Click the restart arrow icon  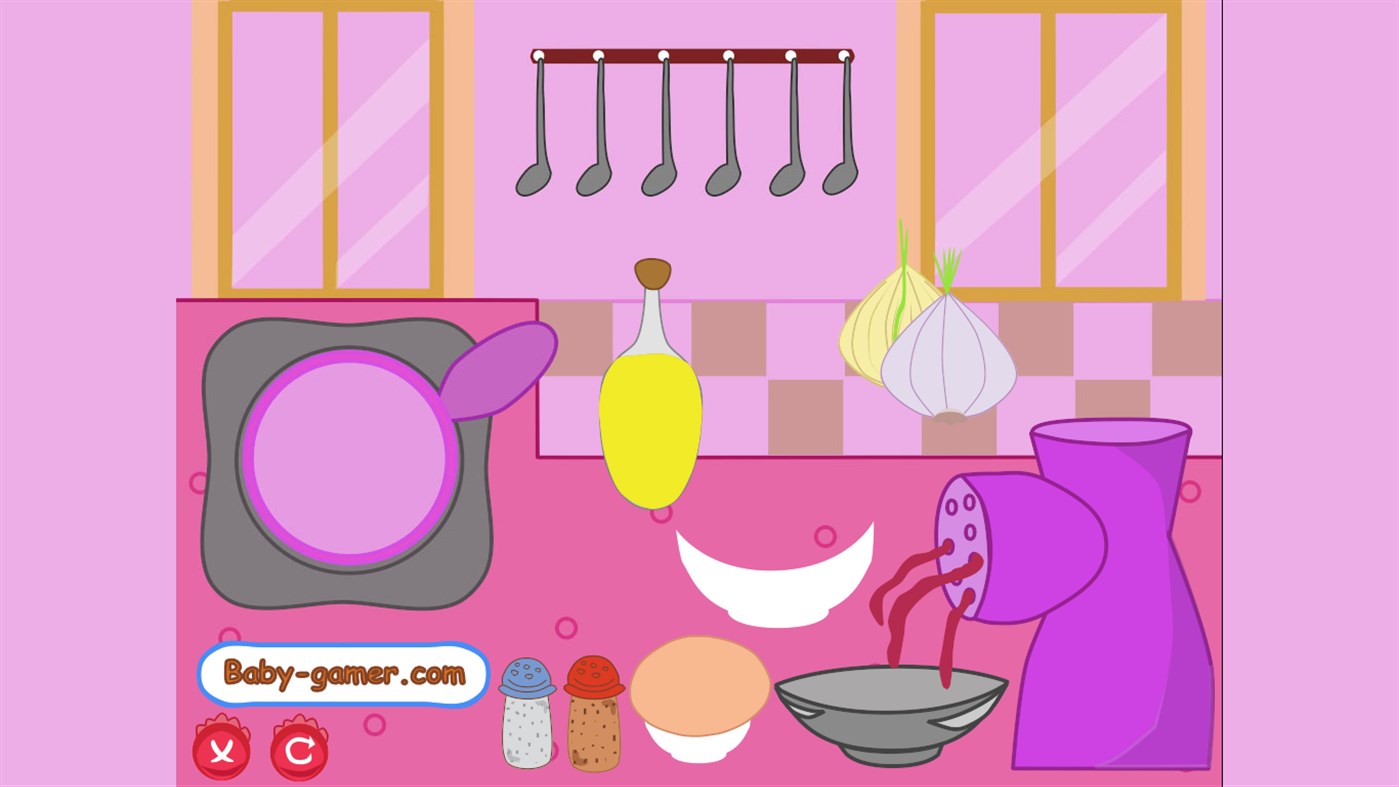tap(298, 748)
